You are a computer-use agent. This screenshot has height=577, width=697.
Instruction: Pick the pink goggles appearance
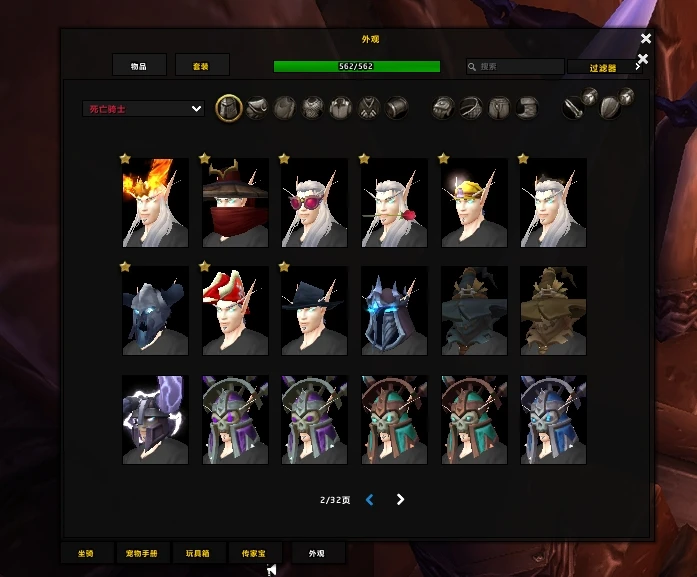coord(314,203)
